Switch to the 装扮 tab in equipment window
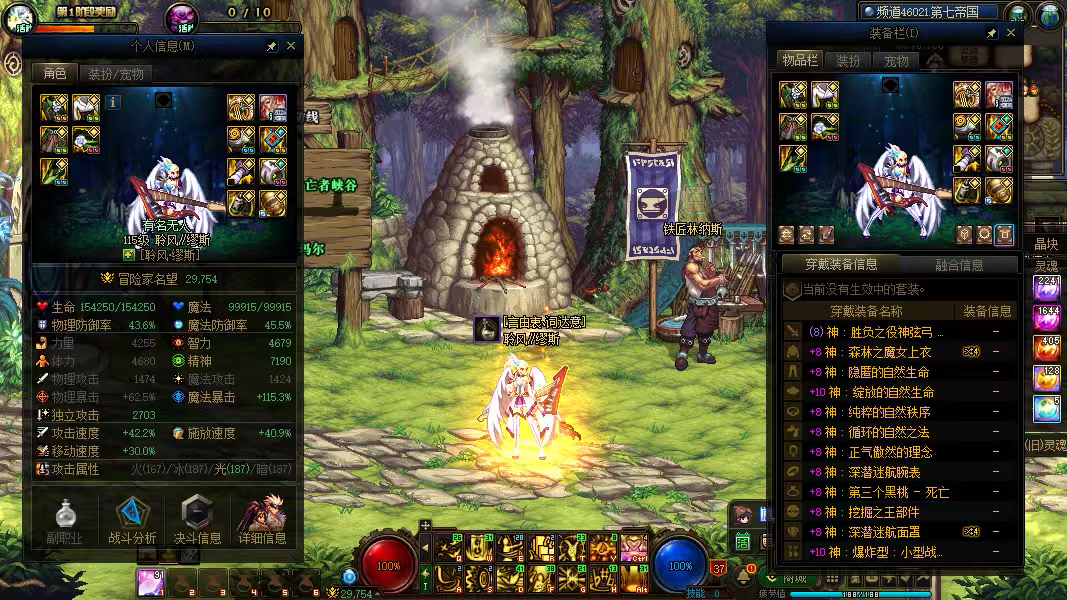 point(848,61)
